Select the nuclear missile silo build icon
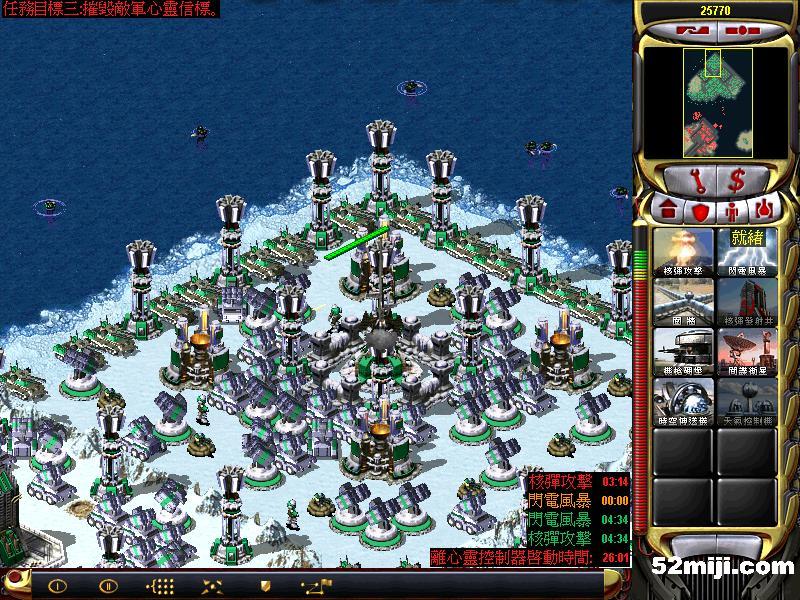The height and width of the screenshot is (600, 800). coord(746,301)
